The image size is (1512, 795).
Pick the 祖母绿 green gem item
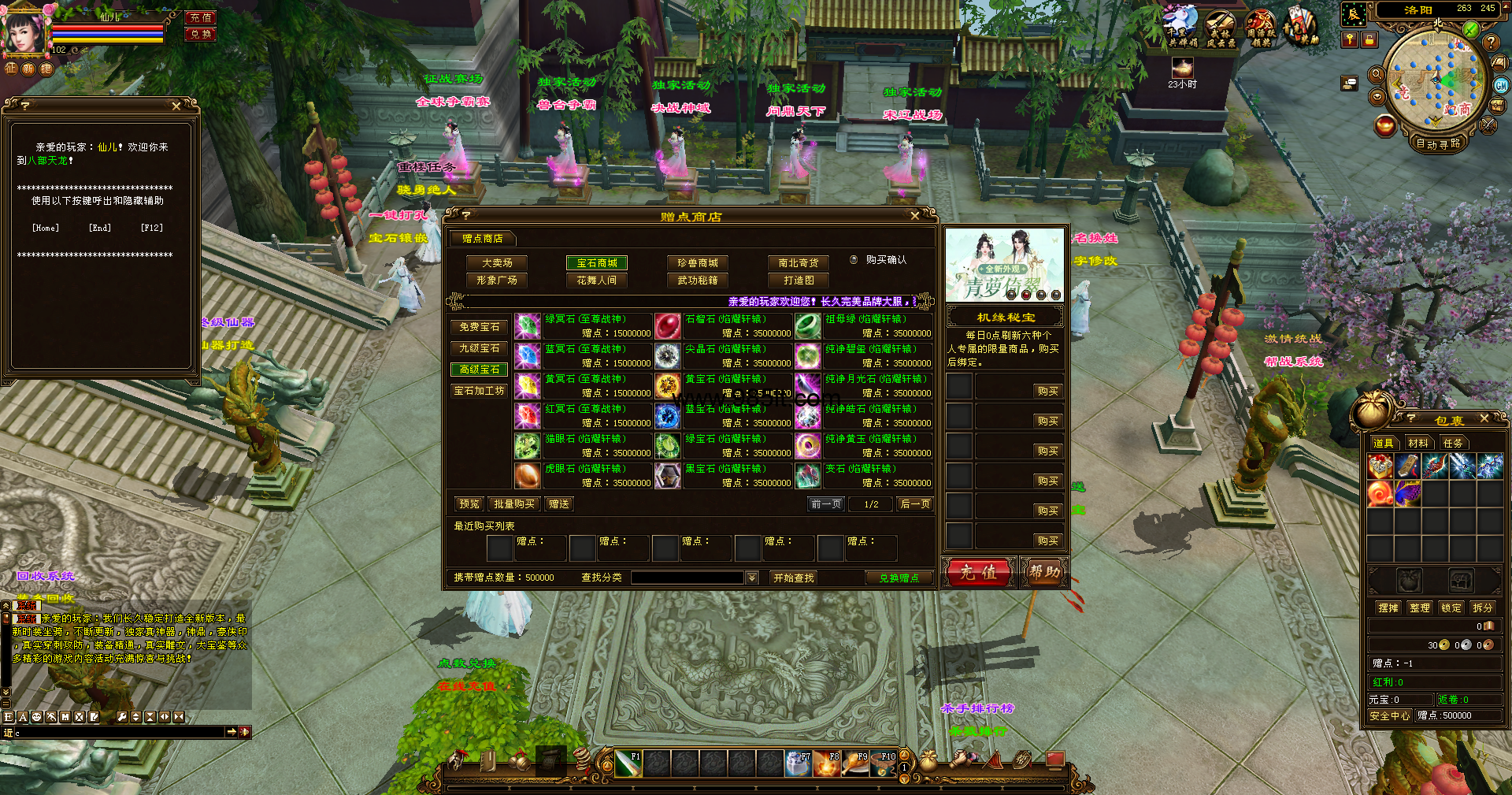coord(808,325)
